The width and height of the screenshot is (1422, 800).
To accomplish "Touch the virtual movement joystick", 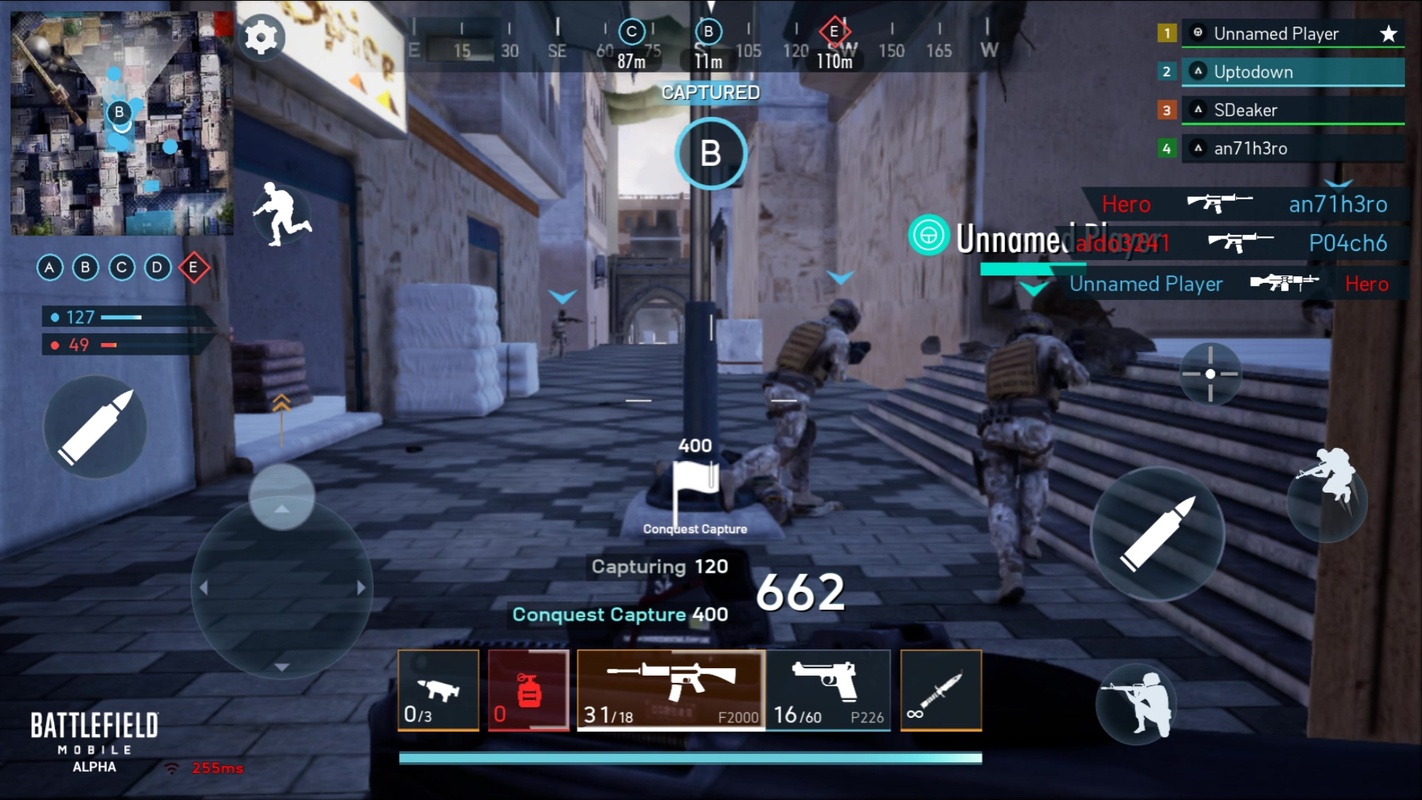I will point(282,588).
